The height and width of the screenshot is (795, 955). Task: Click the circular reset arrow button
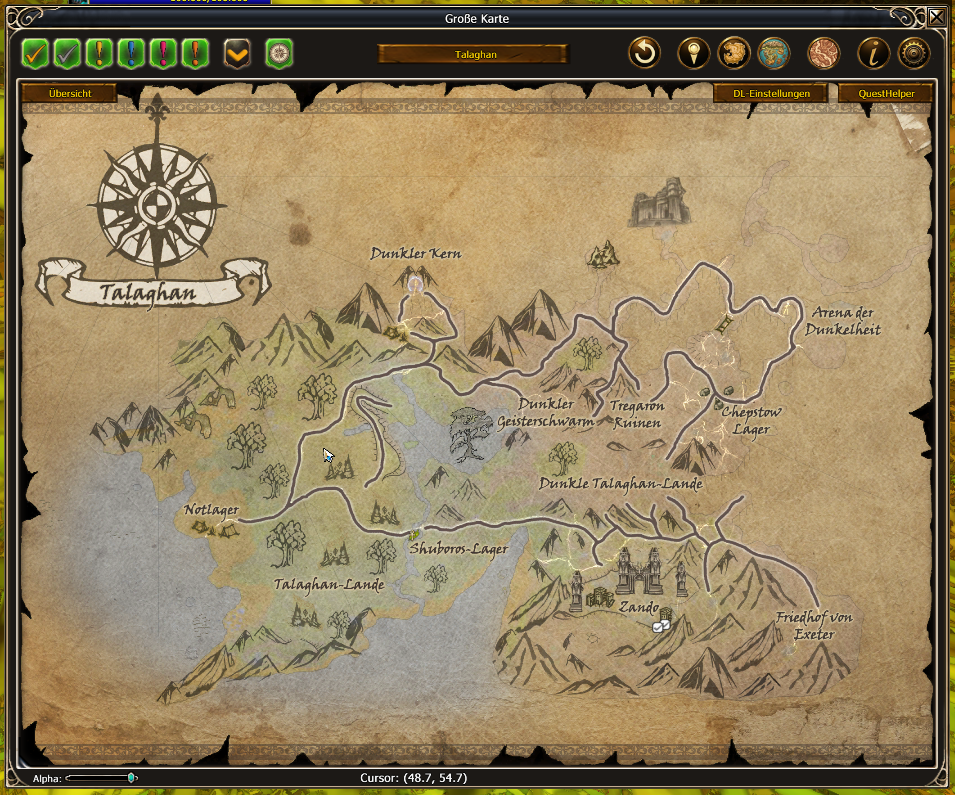[x=645, y=53]
